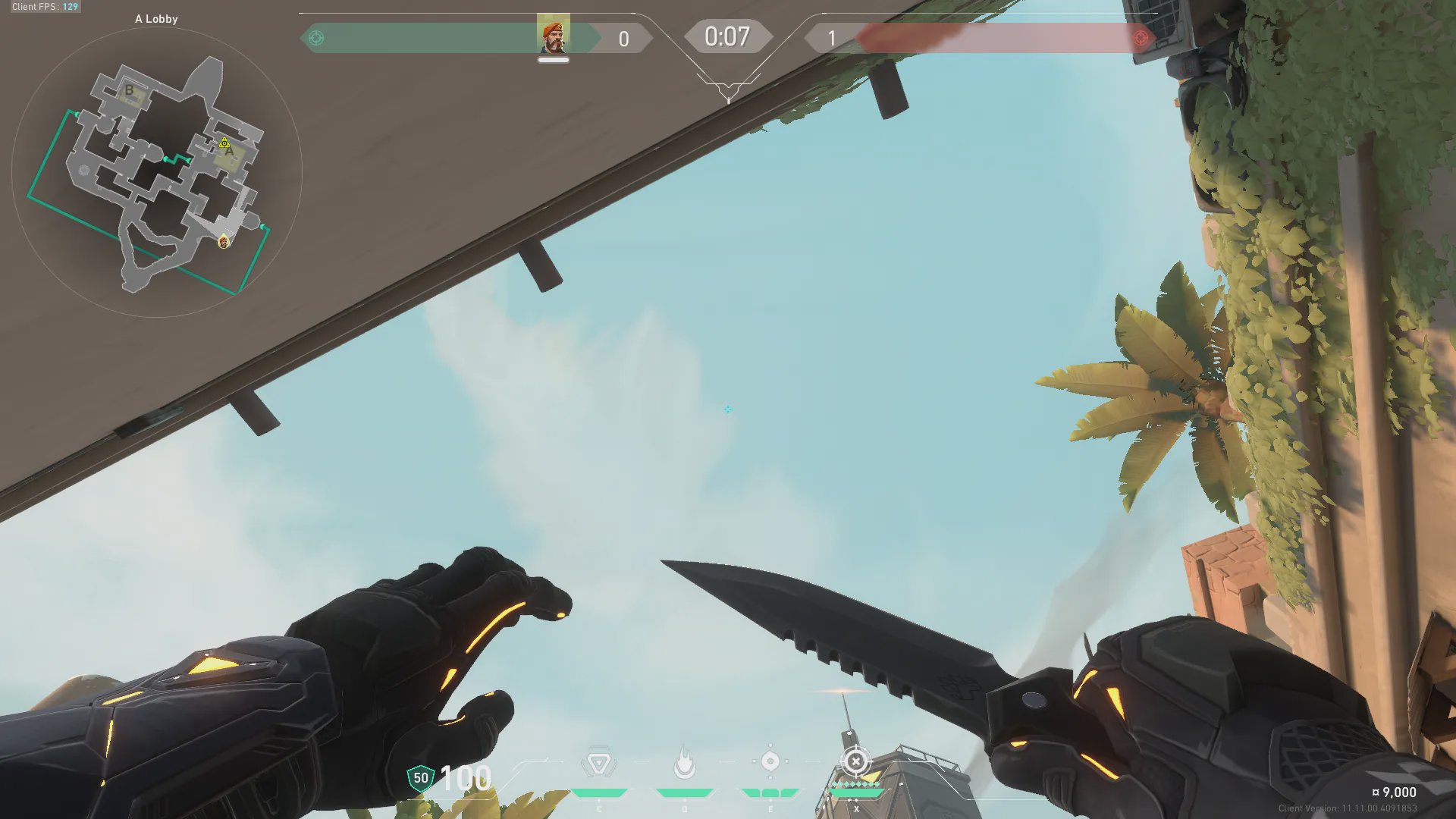
Task: Use the Sky Smoke ability icon
Action: [770, 762]
